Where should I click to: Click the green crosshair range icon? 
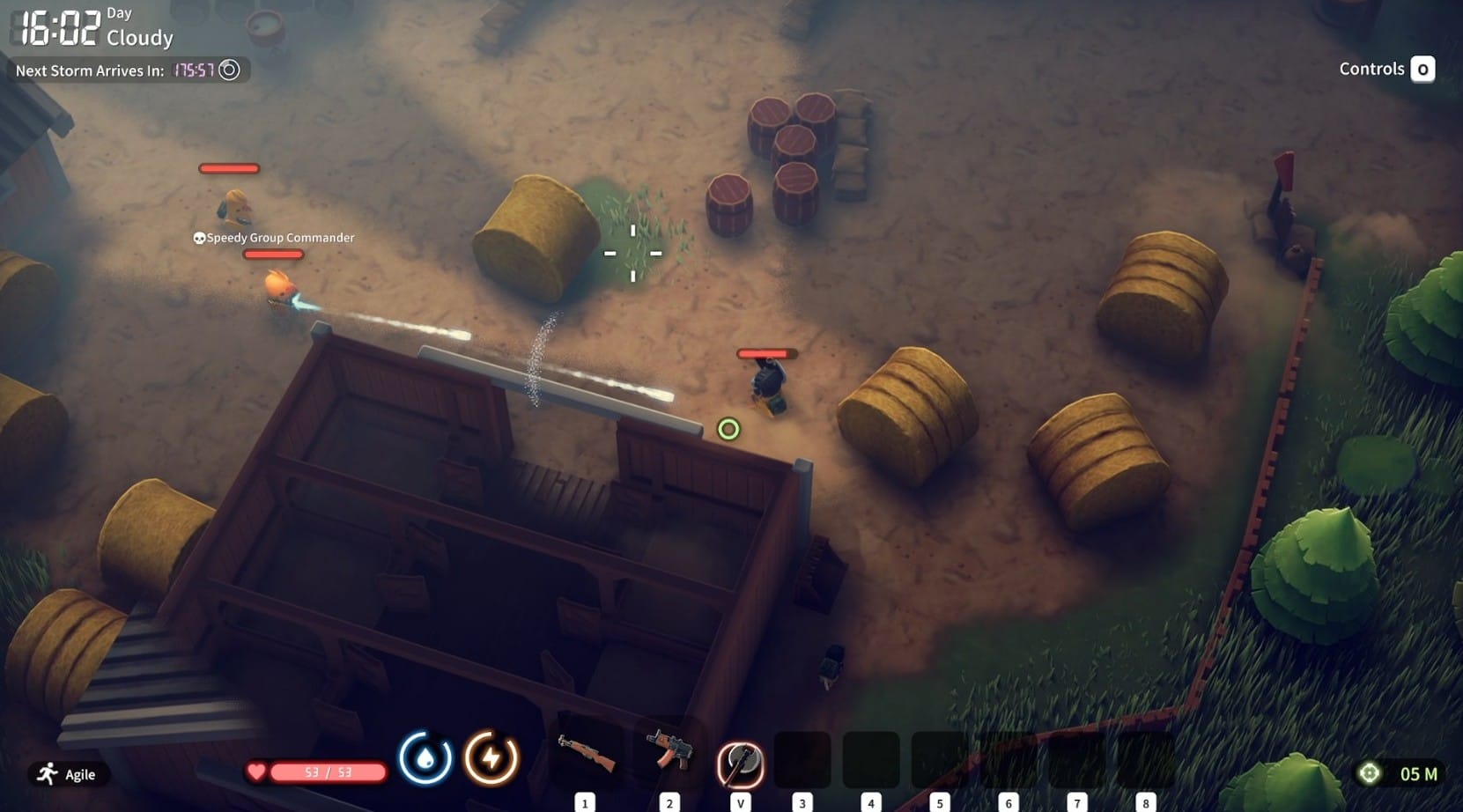(1369, 773)
